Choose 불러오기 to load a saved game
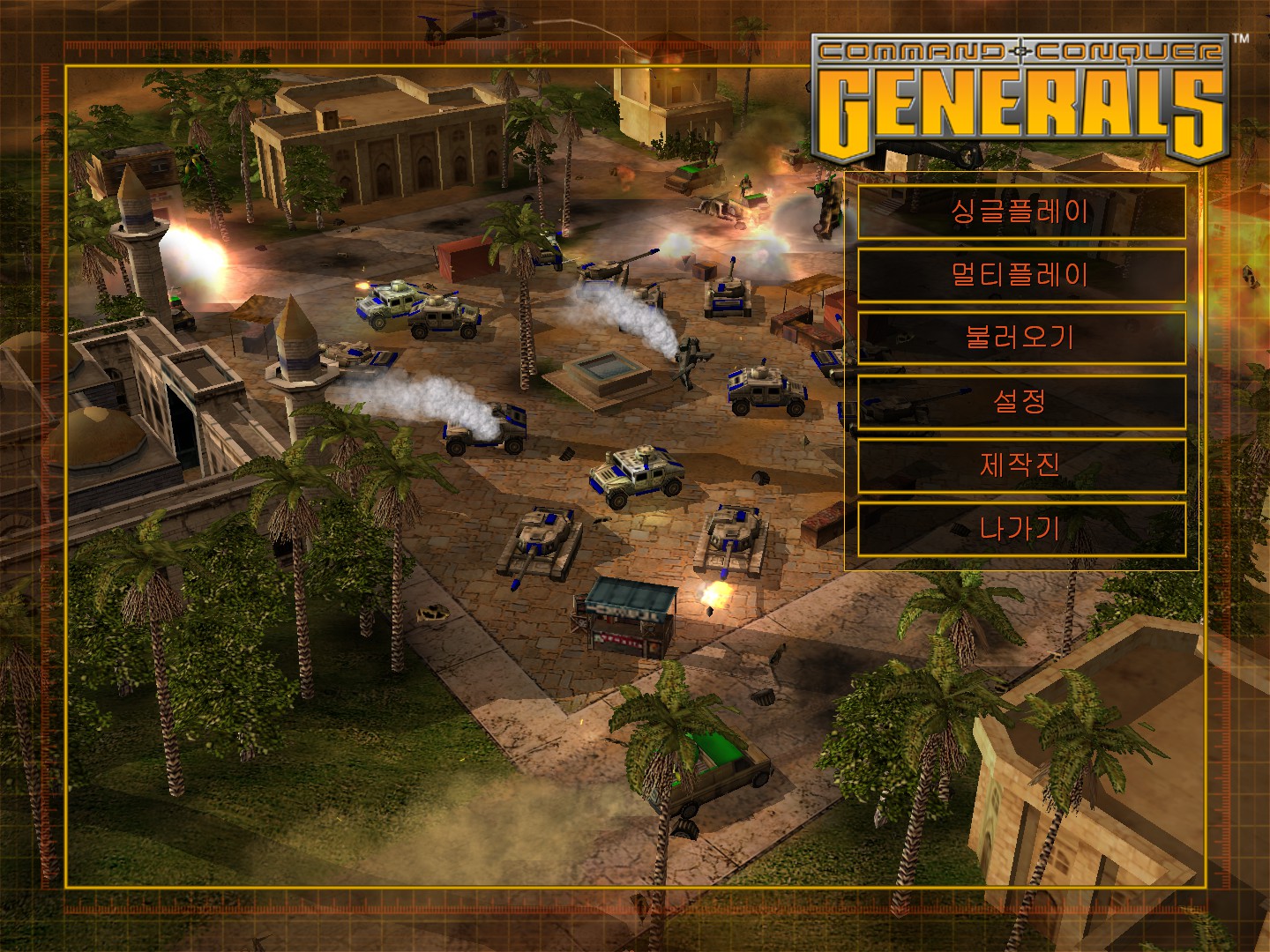1270x952 pixels. click(x=1021, y=338)
